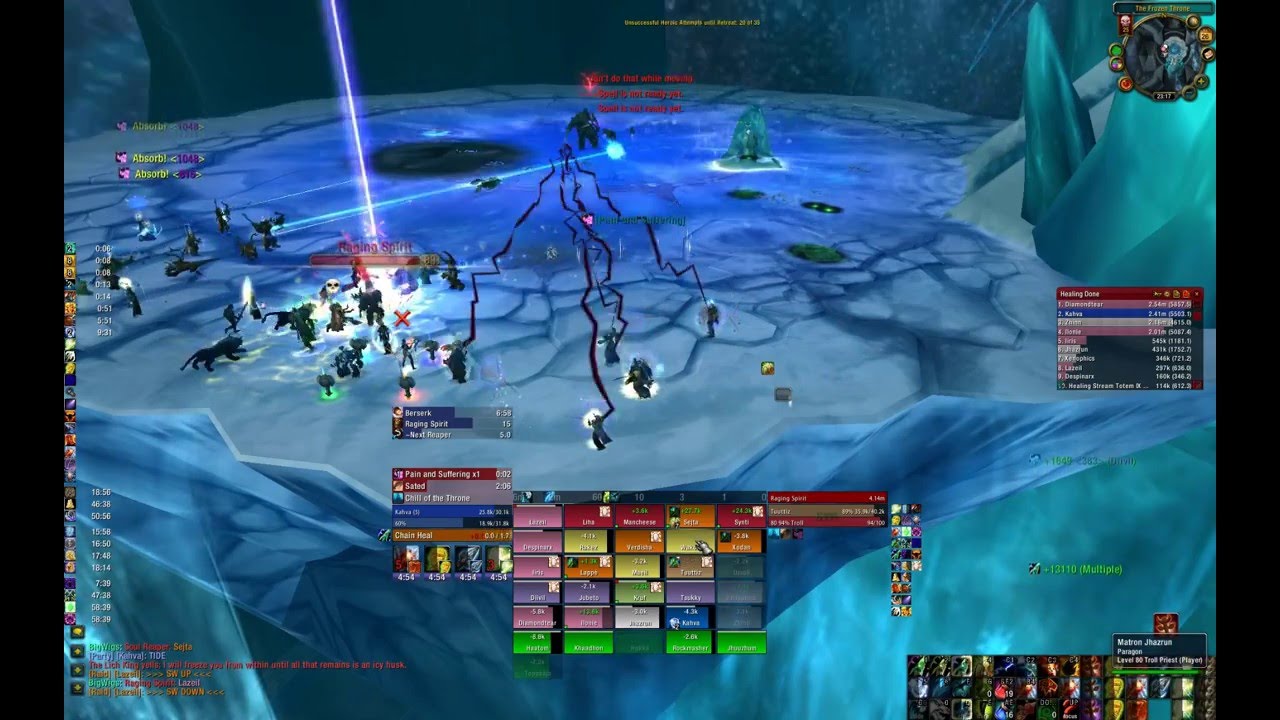1280x720 pixels.
Task: Target Verdisha in the raid grid
Action: pyautogui.click(x=639, y=542)
